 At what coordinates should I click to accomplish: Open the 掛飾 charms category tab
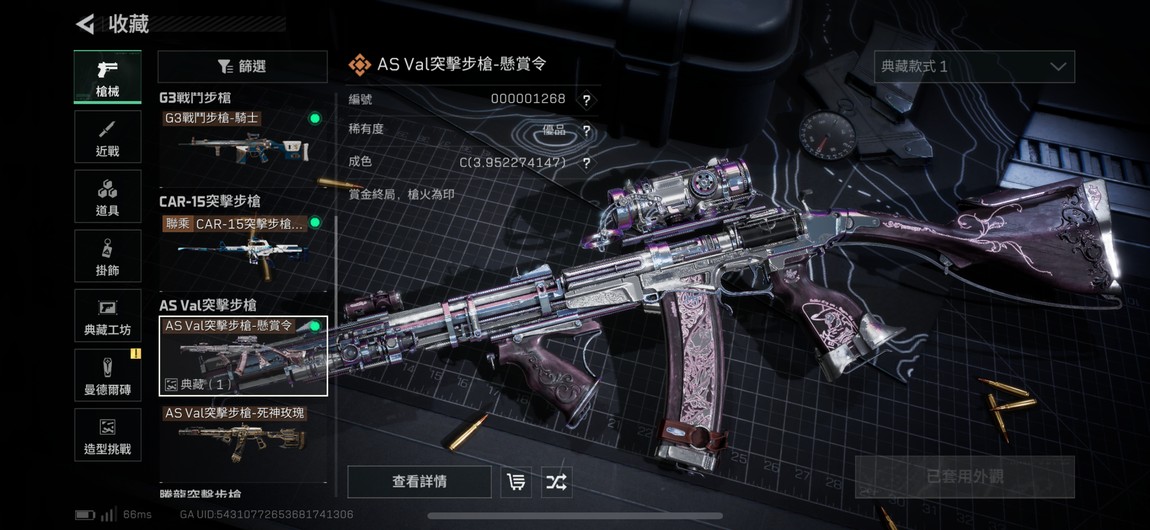coord(107,256)
